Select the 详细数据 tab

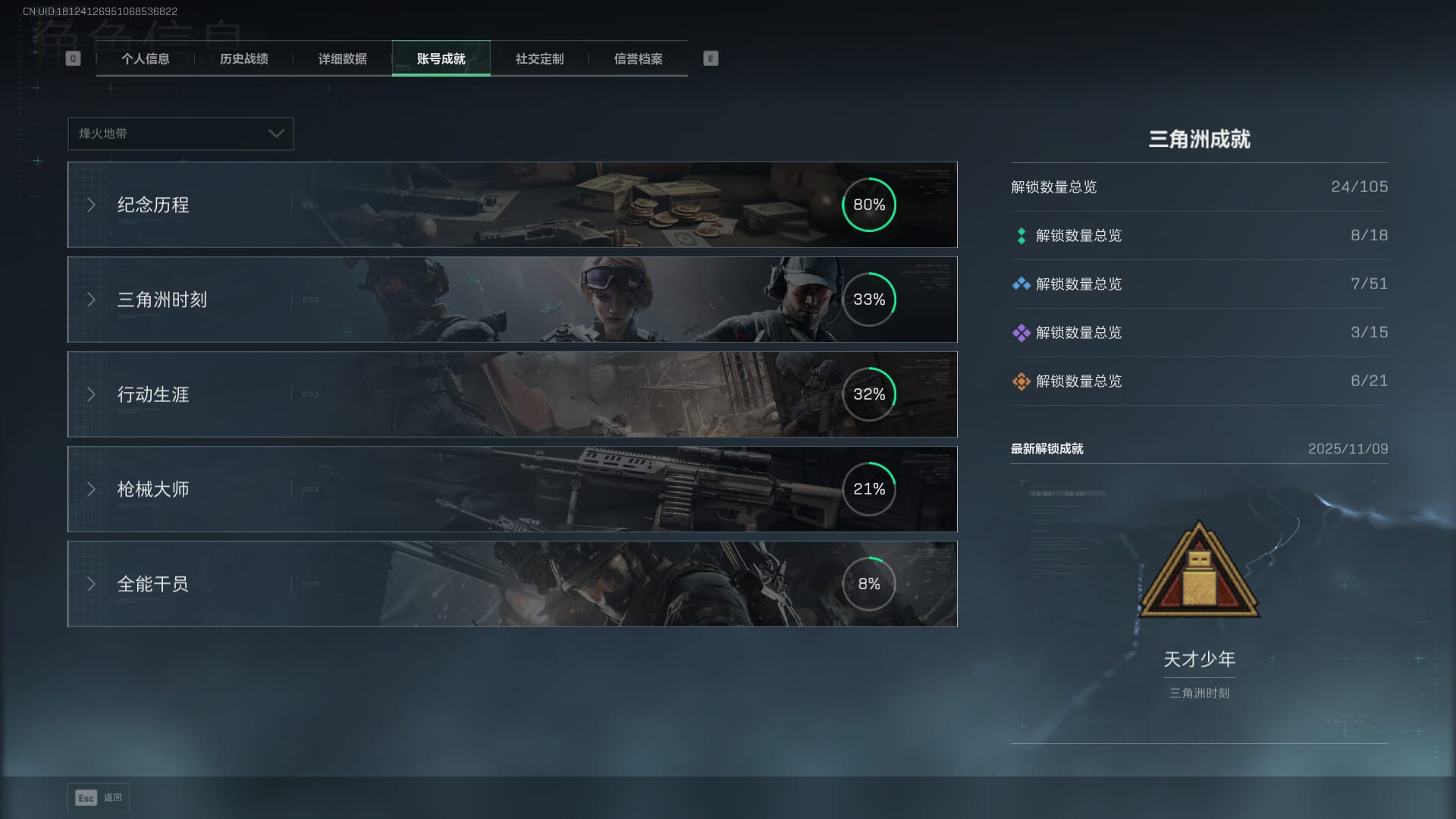point(342,58)
